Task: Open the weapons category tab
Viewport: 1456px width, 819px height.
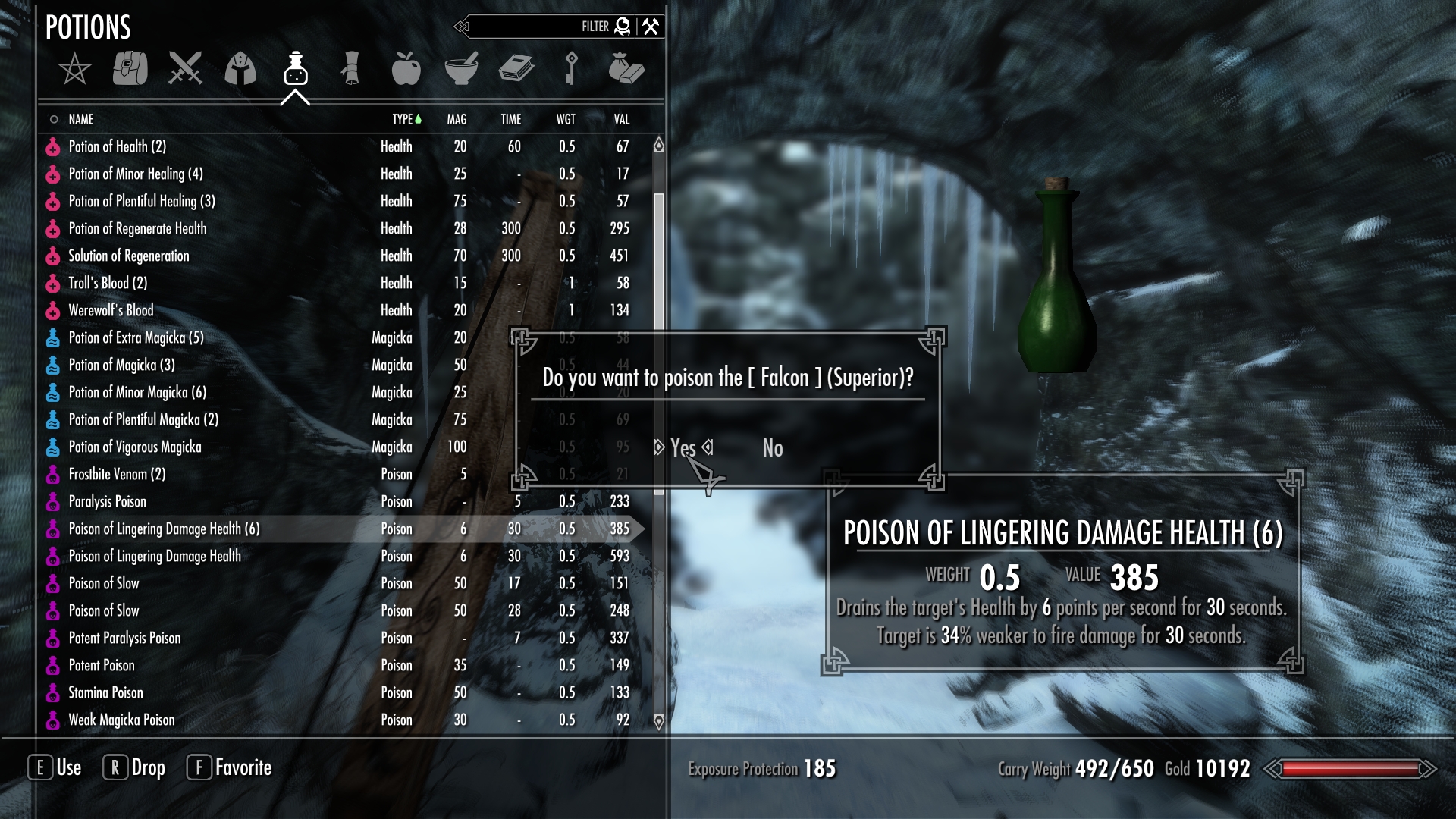Action: coord(185,69)
